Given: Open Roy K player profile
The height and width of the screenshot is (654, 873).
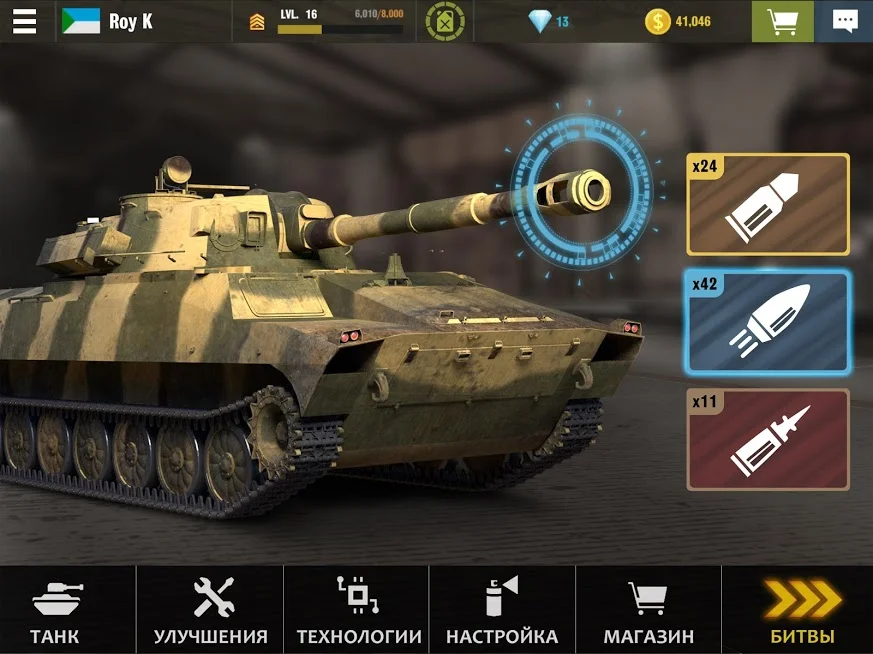Looking at the screenshot, I should [108, 21].
